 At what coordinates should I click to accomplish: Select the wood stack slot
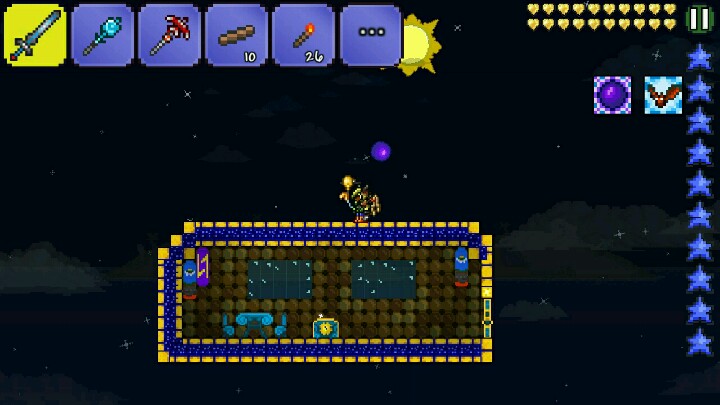(x=236, y=35)
